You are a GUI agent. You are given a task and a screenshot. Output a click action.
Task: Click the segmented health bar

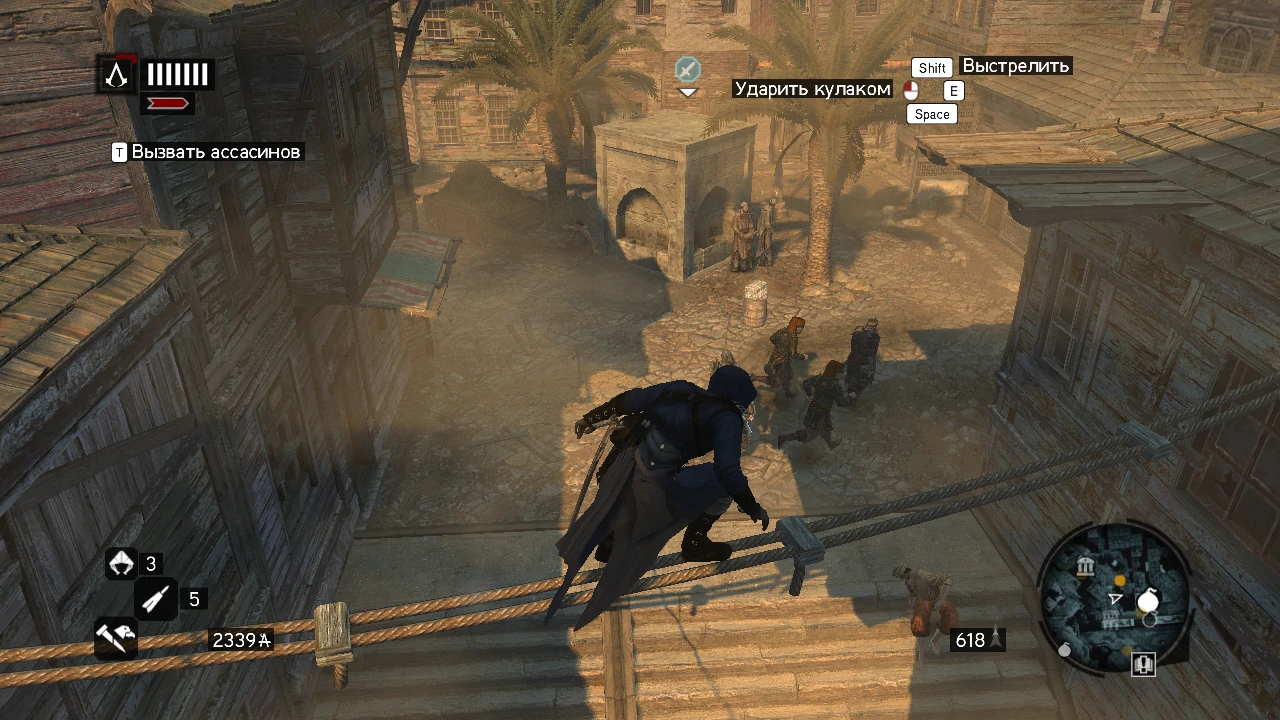[178, 73]
